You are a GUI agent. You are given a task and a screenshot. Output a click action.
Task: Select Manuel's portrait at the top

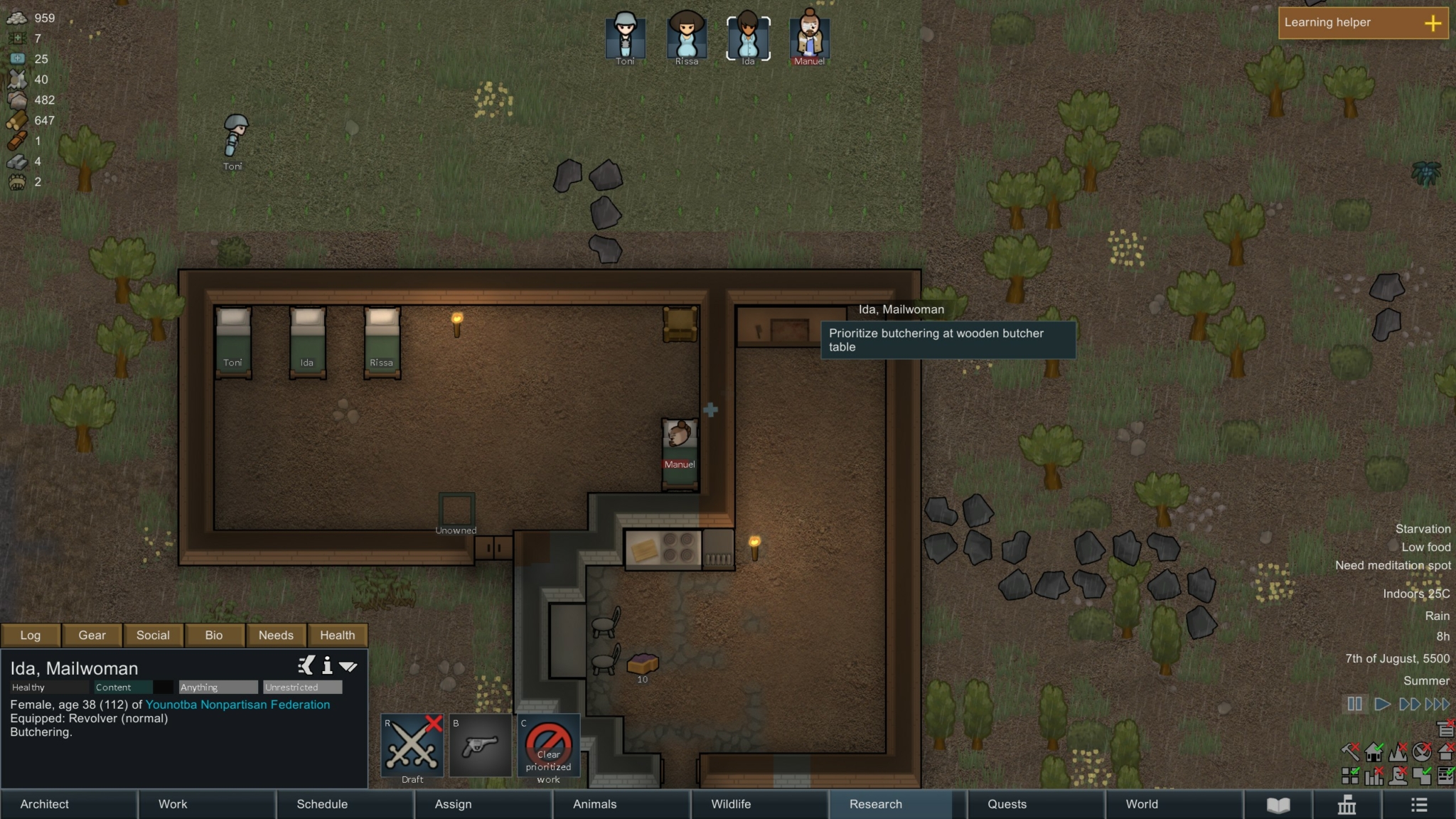(x=808, y=36)
